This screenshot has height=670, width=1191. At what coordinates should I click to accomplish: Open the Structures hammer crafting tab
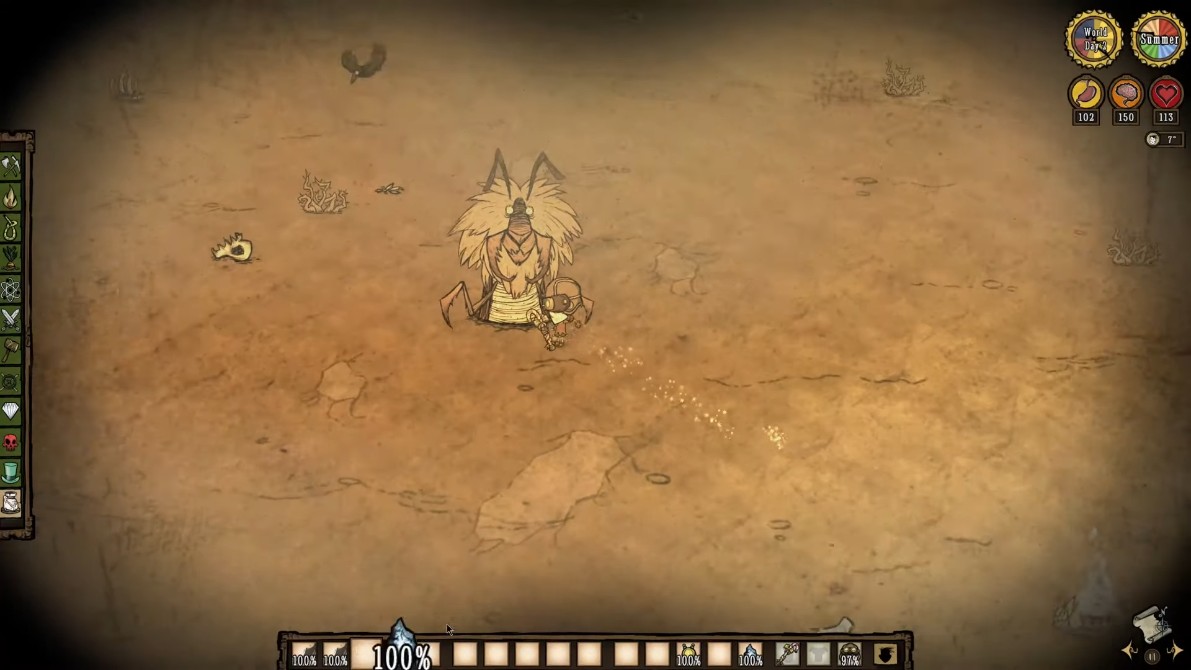pyautogui.click(x=11, y=350)
